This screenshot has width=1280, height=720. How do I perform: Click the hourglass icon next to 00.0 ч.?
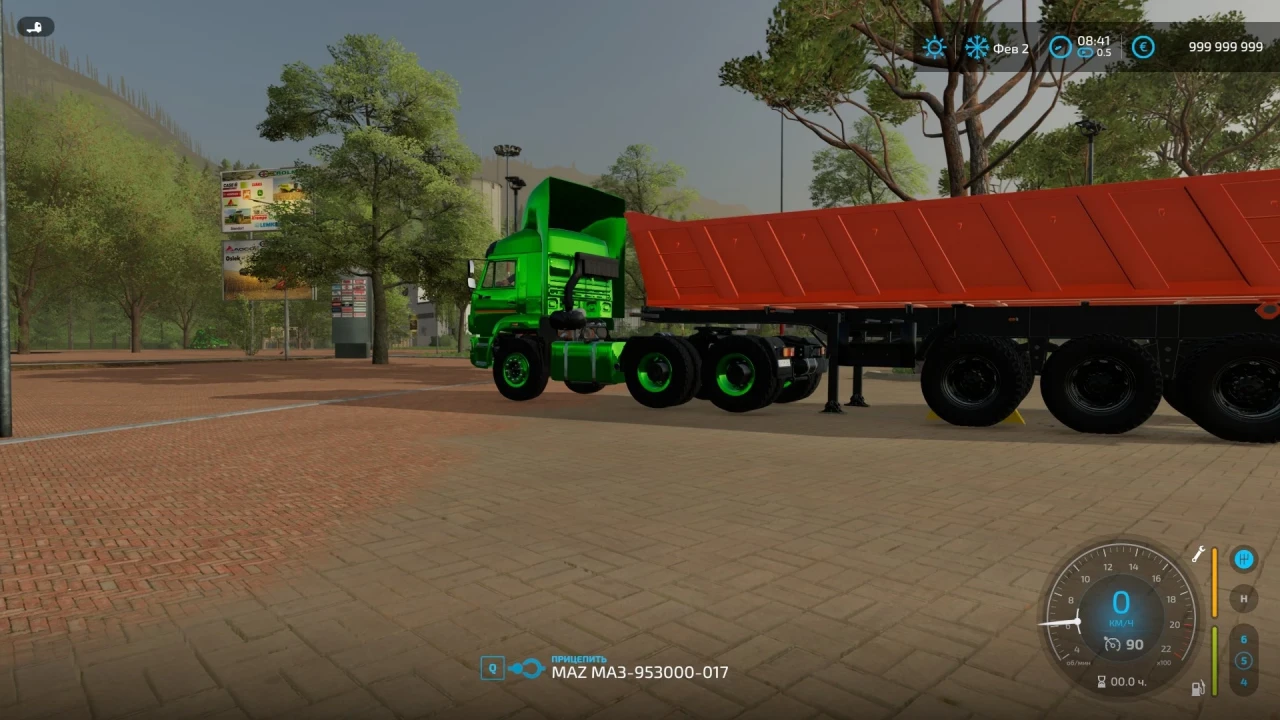(x=1101, y=681)
